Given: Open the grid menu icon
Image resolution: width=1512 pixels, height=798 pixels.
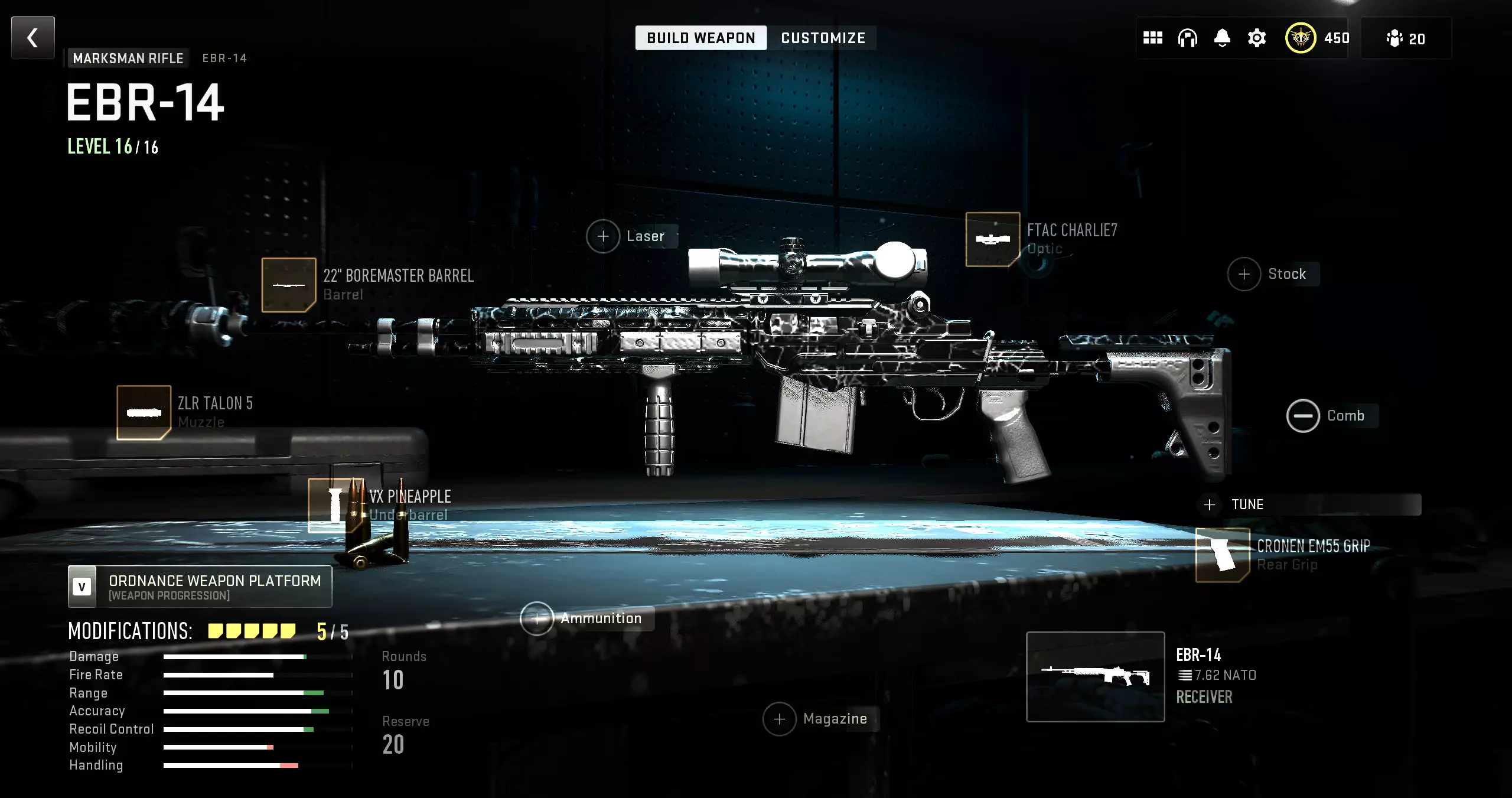Looking at the screenshot, I should pos(1152,38).
